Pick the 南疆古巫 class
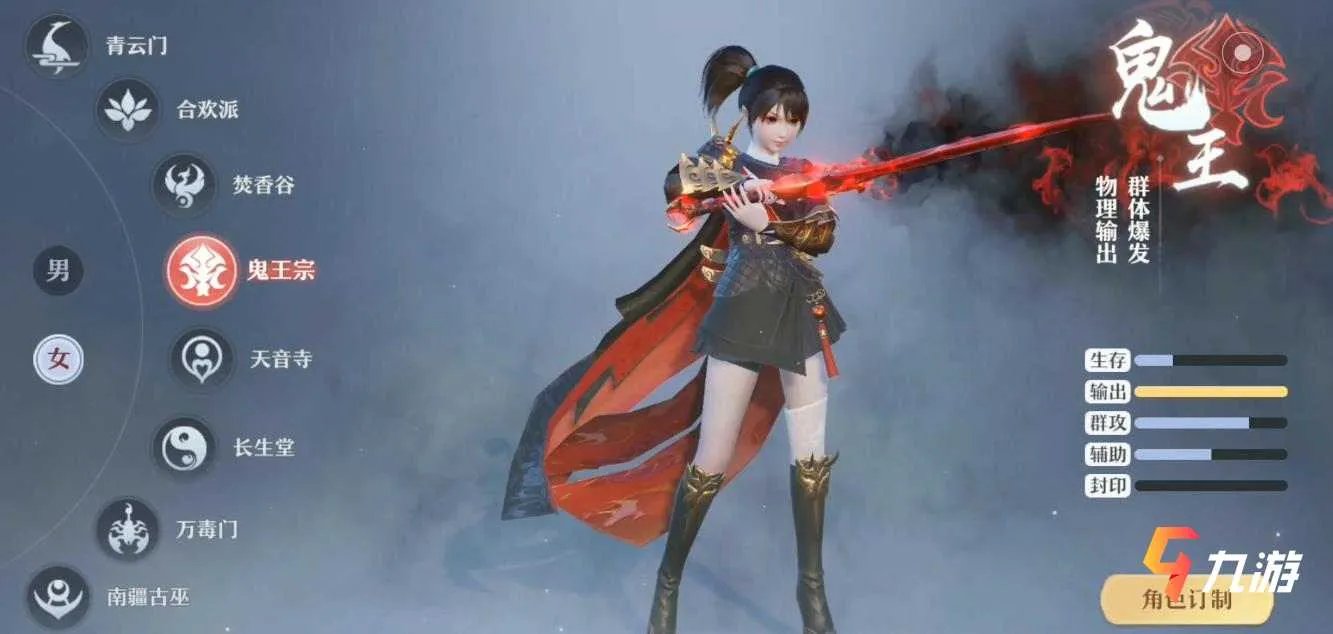The image size is (1333, 634). pyautogui.click(x=57, y=597)
